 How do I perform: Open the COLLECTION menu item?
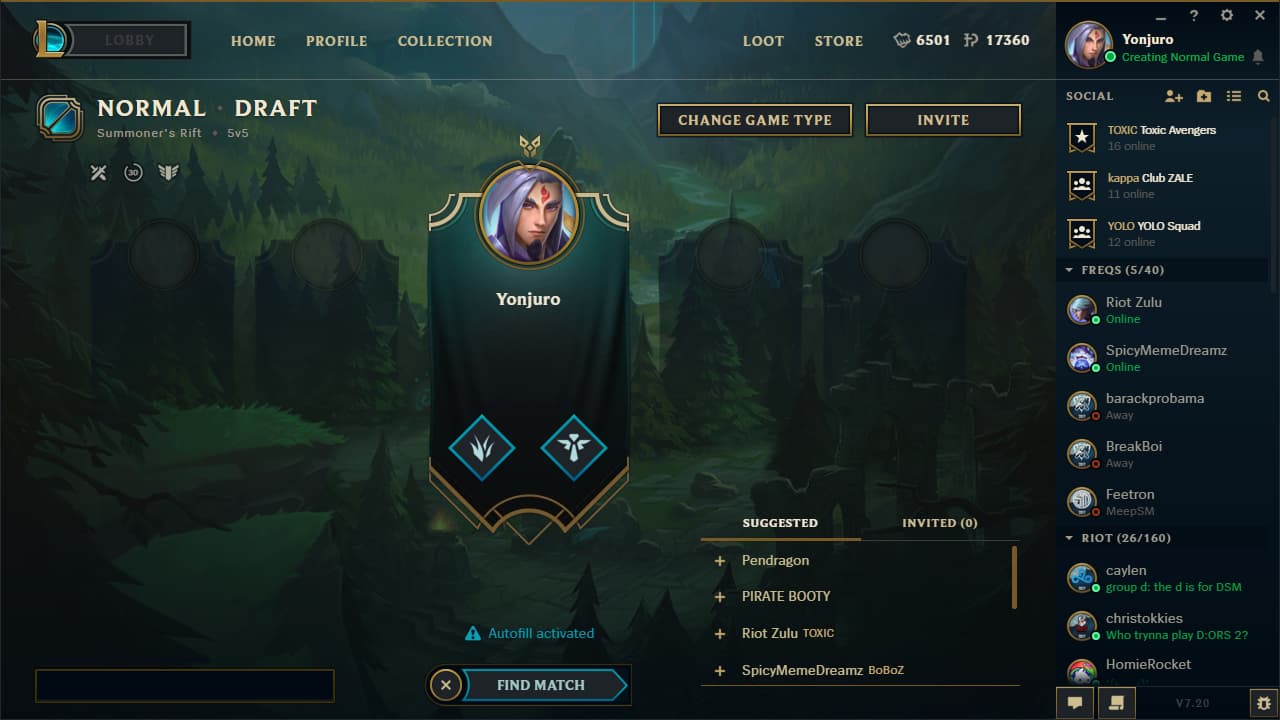445,41
